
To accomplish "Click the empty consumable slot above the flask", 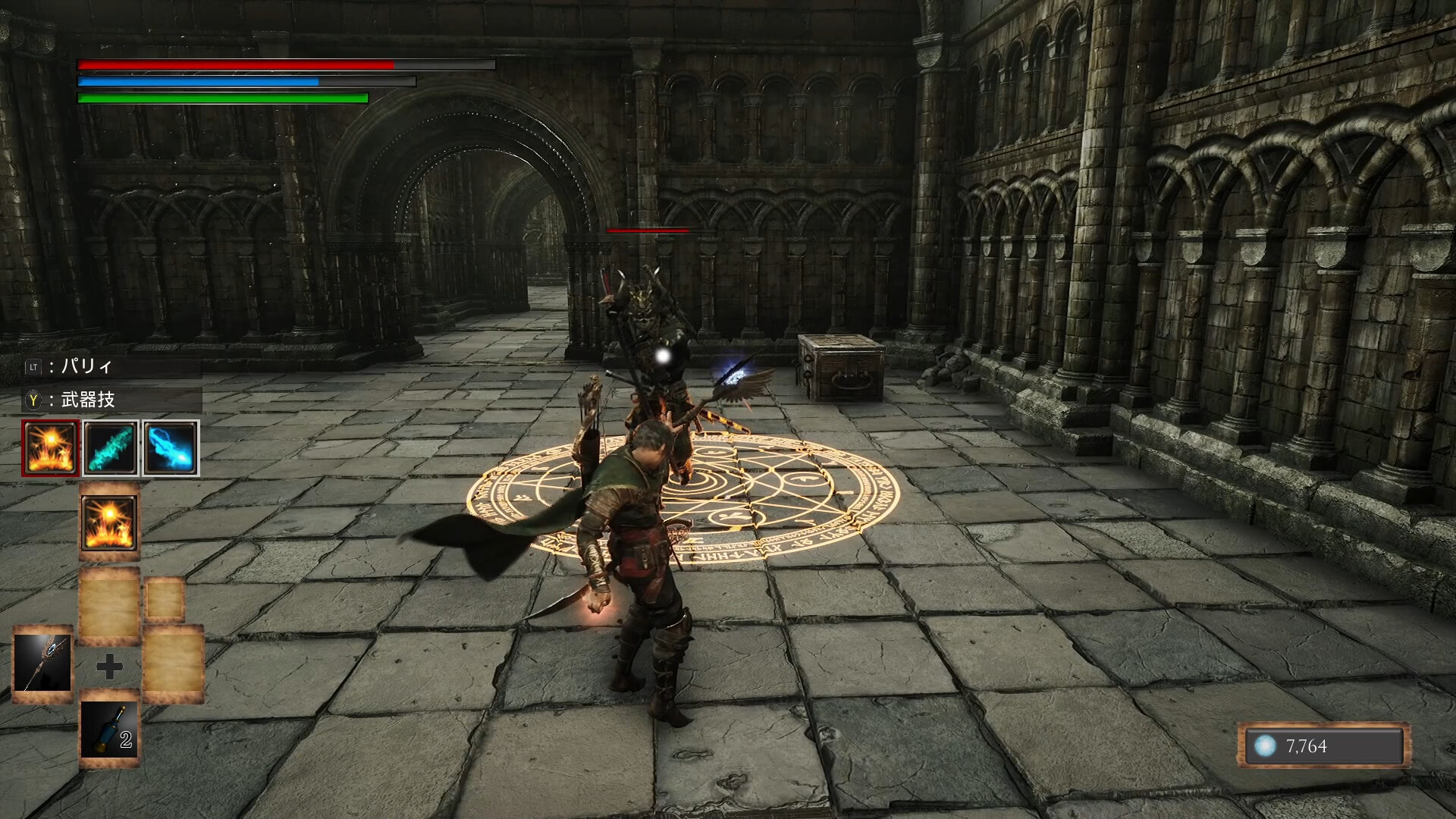I will (x=110, y=607).
